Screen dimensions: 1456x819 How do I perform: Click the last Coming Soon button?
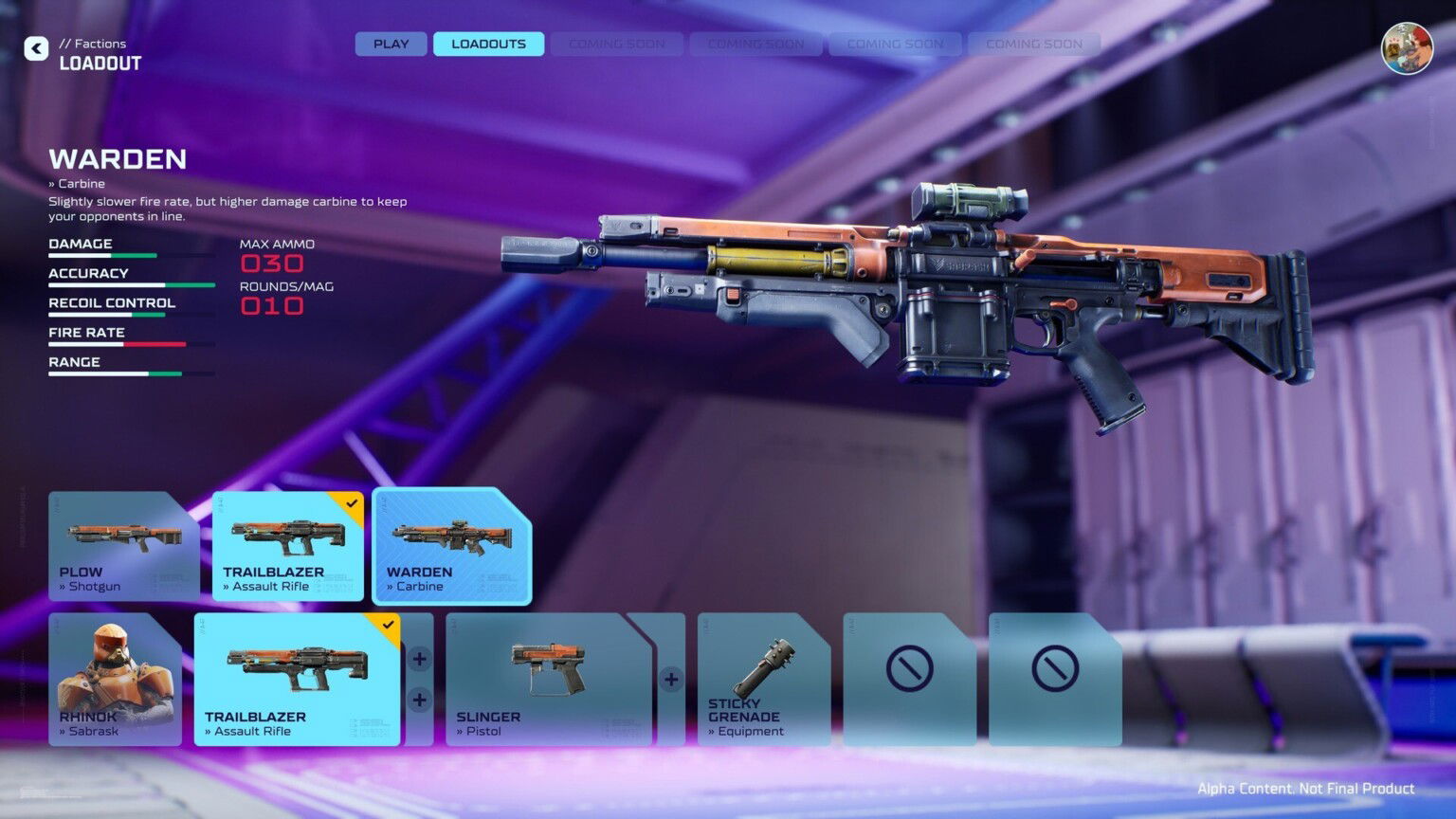(1033, 44)
